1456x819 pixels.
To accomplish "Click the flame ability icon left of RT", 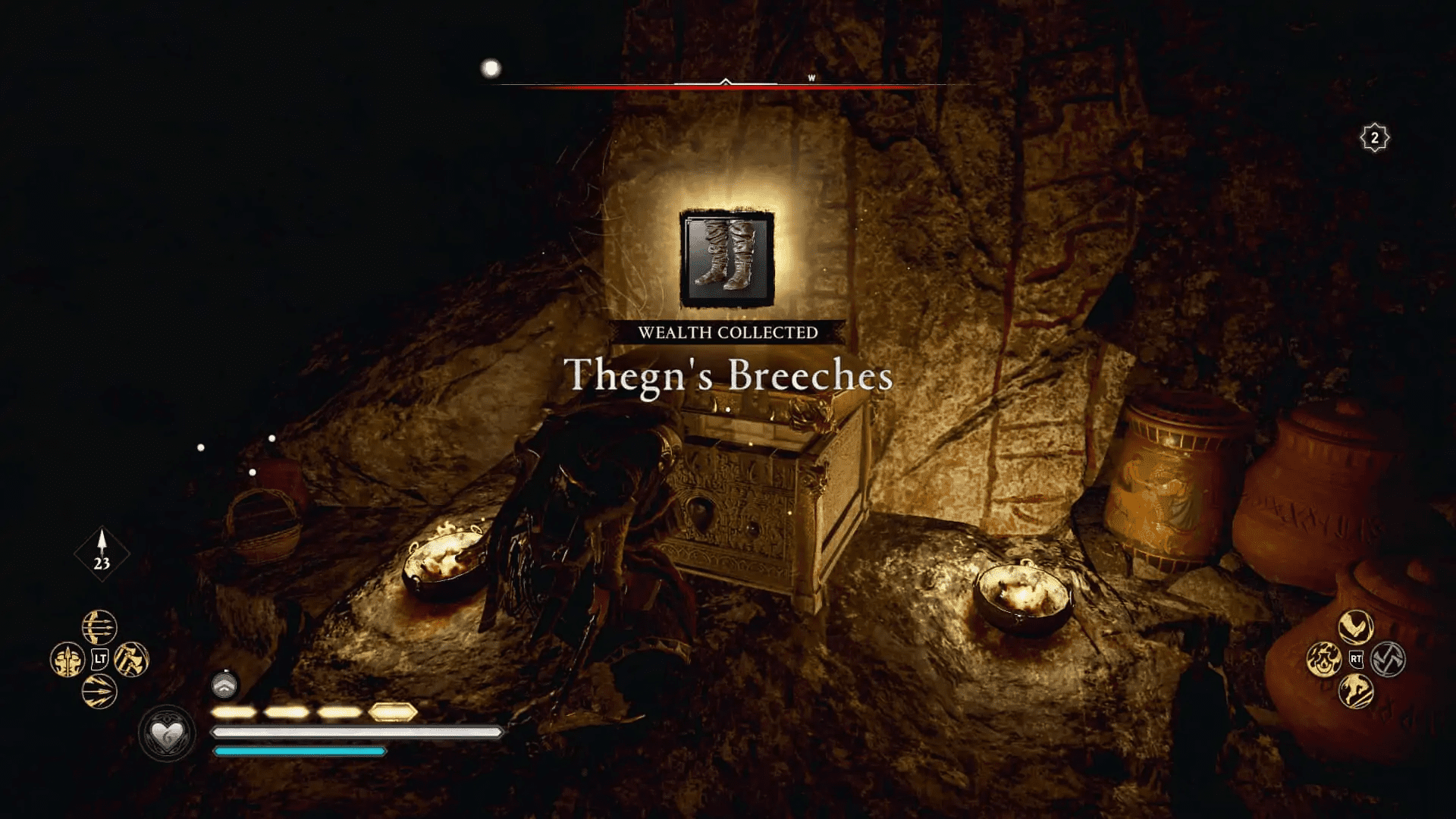I will pos(1325,660).
